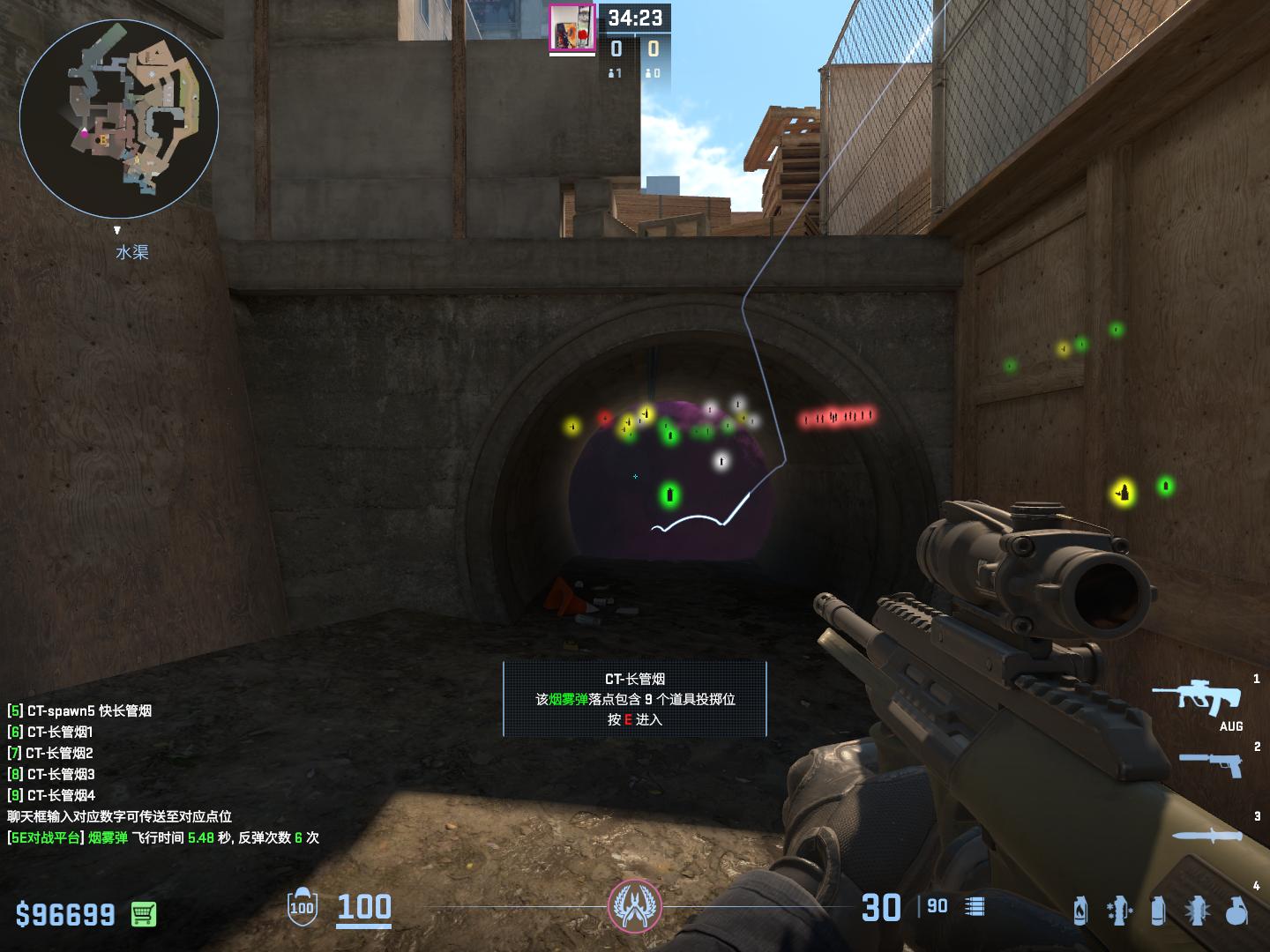
Task: Open the buy menu shopping cart icon
Action: click(x=144, y=914)
